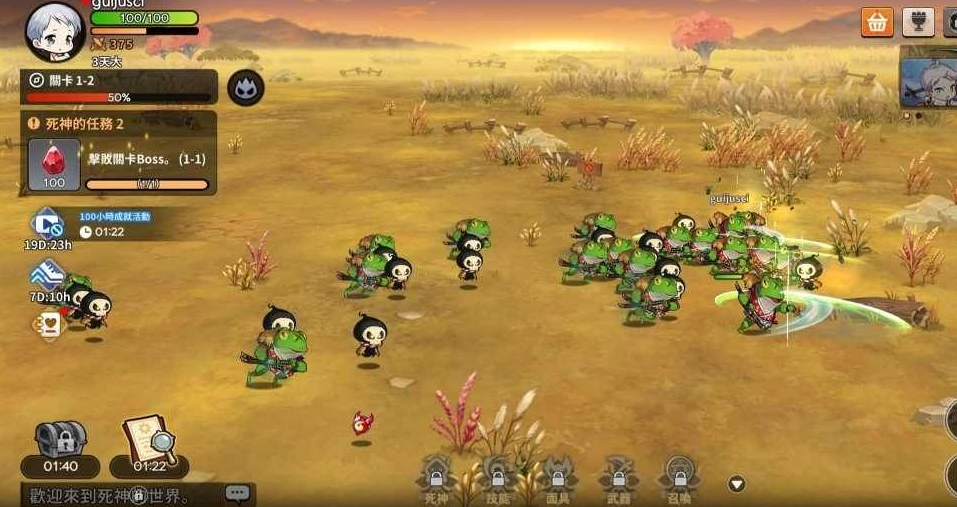Select the 召喚 summon tab
Screen dimensions: 957x507
point(679,478)
